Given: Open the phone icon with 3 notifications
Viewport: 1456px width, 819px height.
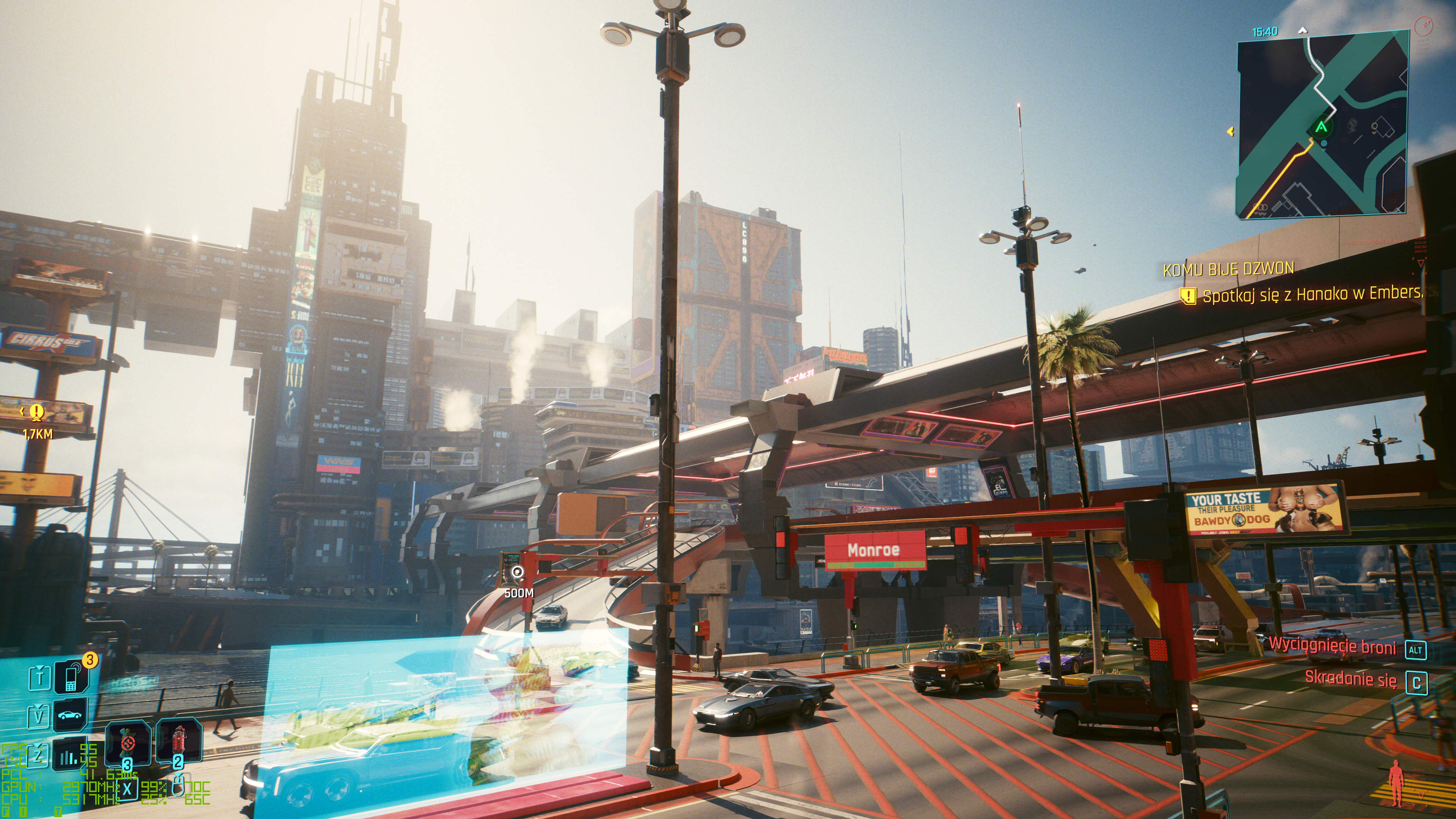Looking at the screenshot, I should click(x=71, y=676).
